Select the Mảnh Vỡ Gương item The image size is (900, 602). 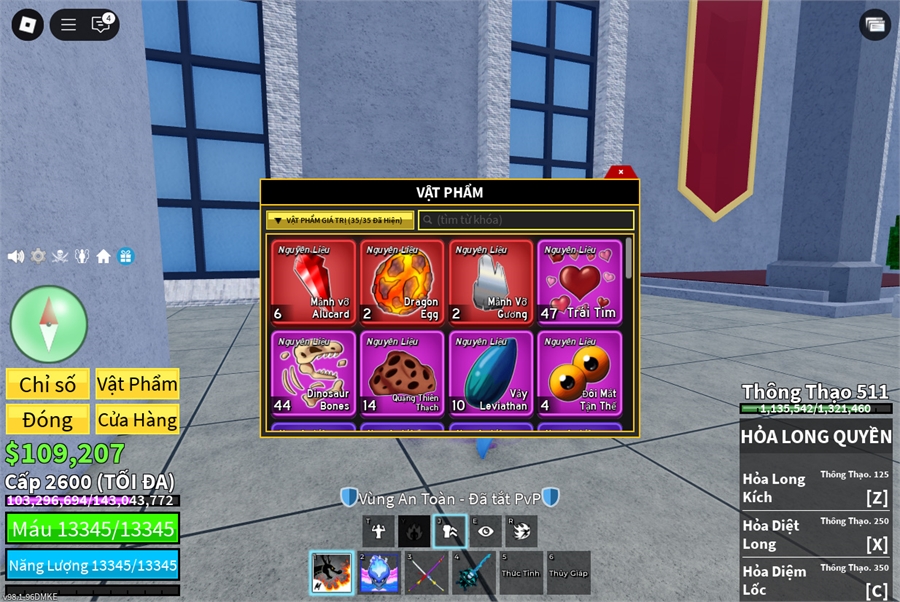[490, 282]
